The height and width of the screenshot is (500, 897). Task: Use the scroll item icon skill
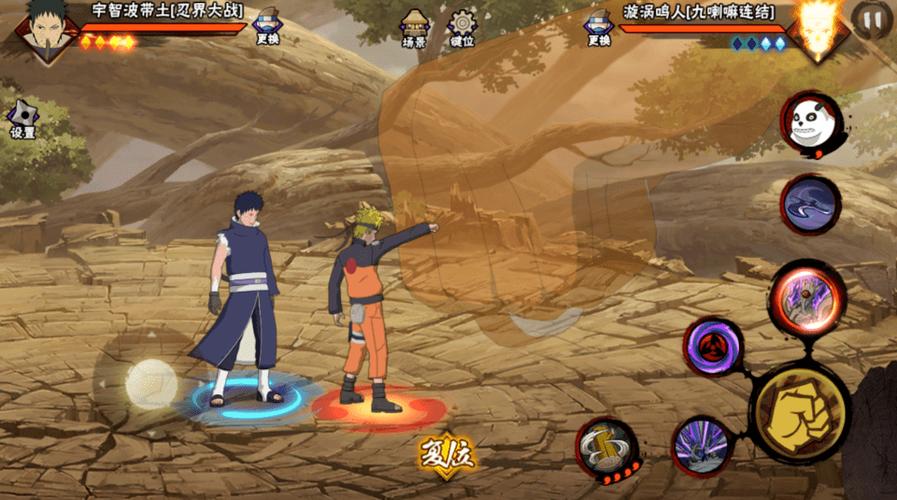[x=607, y=446]
